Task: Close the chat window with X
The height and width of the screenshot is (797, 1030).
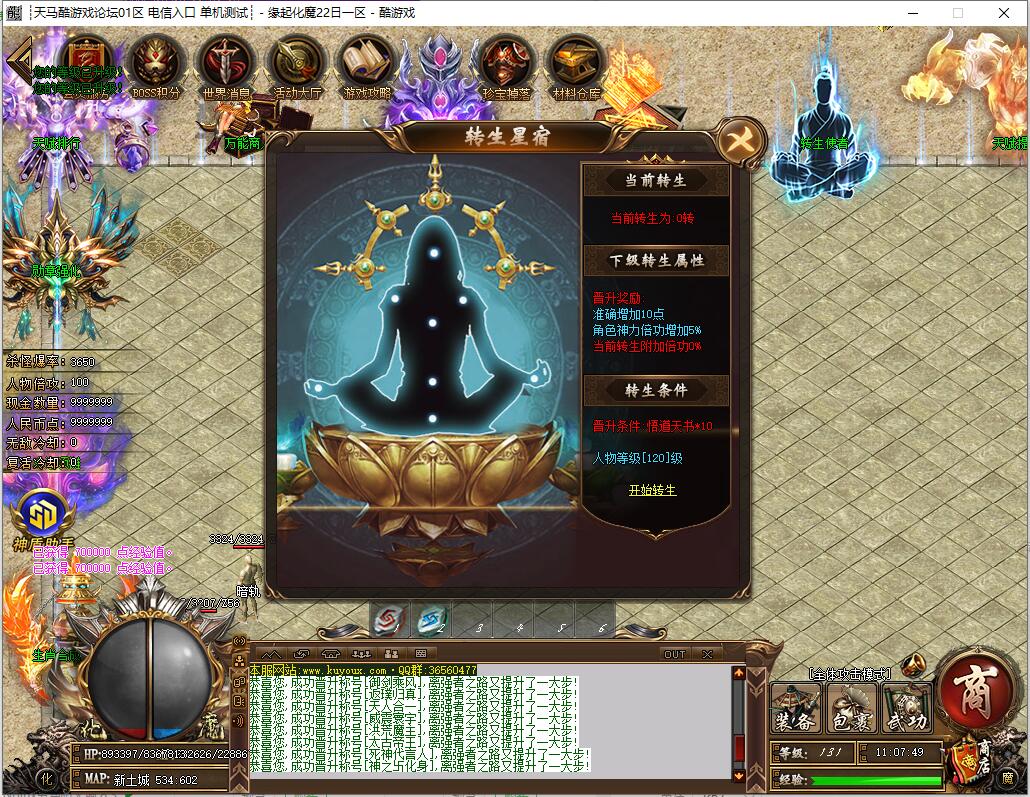Action: pyautogui.click(x=707, y=654)
